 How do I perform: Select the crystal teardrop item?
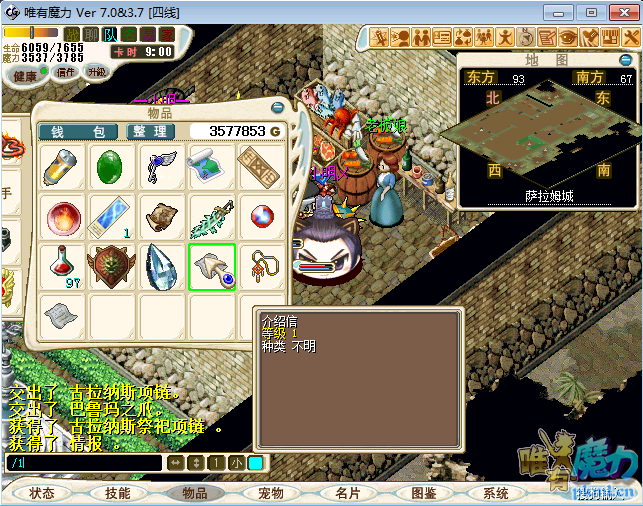point(163,267)
